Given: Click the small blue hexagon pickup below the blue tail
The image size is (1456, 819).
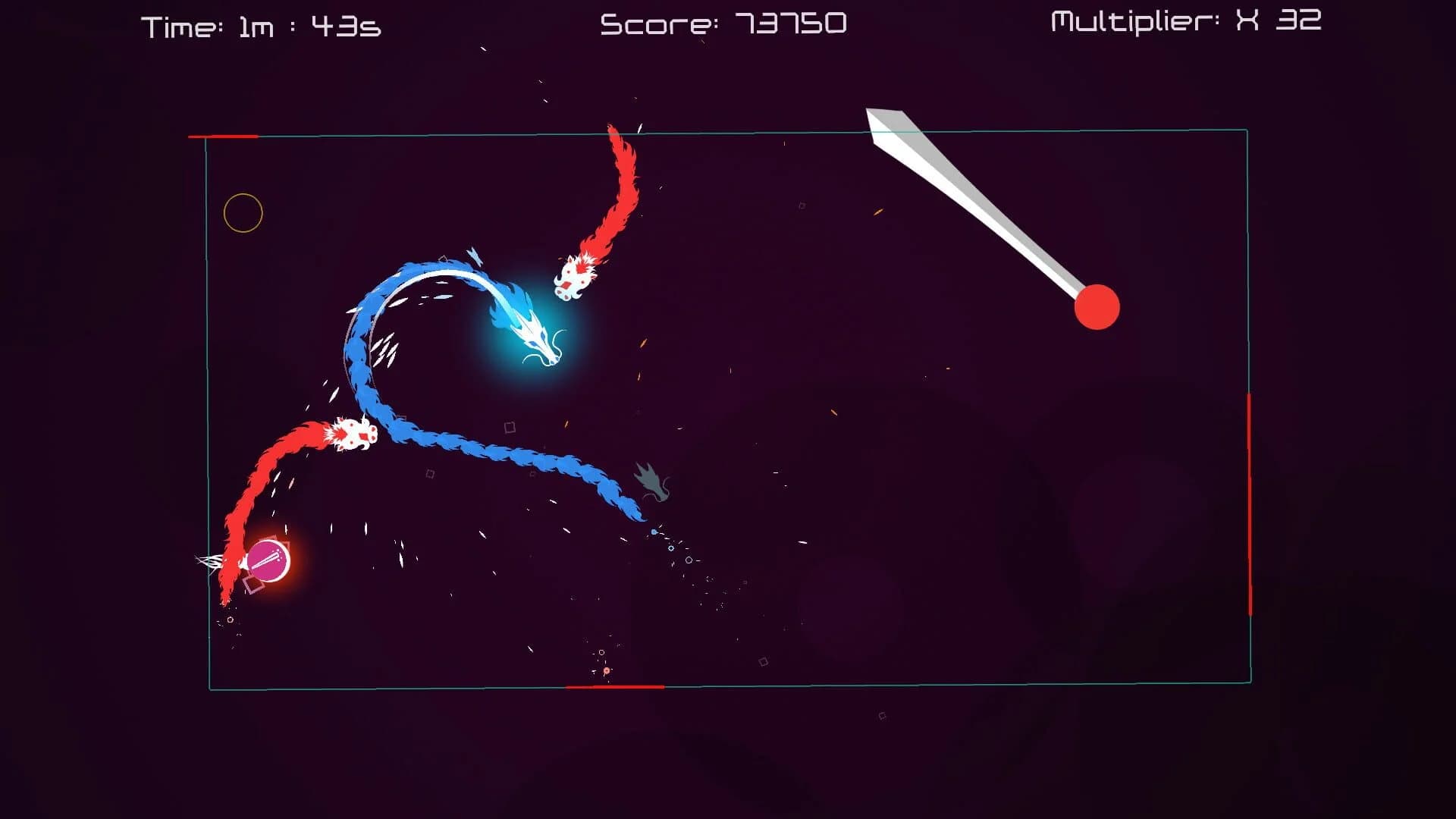Looking at the screenshot, I should coord(654,532).
